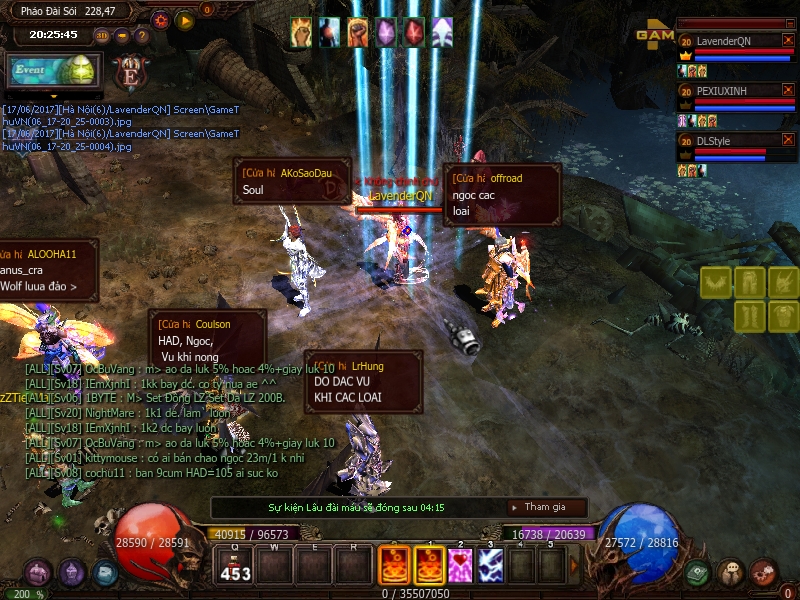The image size is (800, 600).
Task: Join the event via Tham gia button
Action: pos(546,508)
